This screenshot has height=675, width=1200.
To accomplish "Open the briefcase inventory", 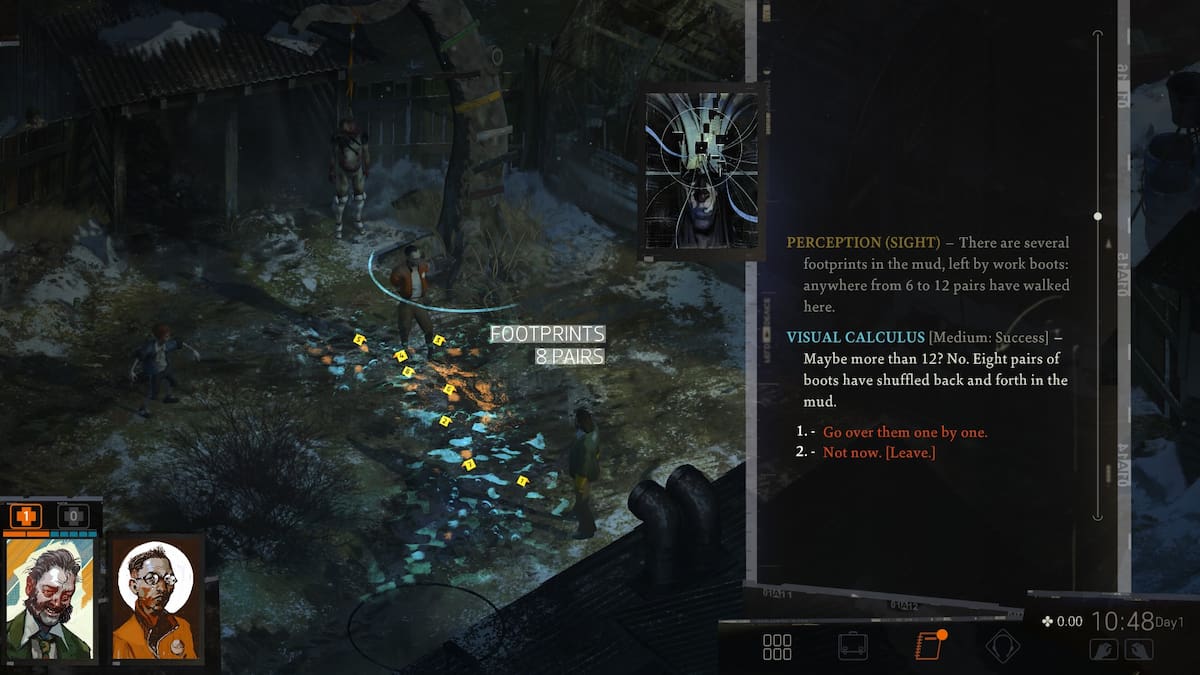I will click(x=852, y=647).
